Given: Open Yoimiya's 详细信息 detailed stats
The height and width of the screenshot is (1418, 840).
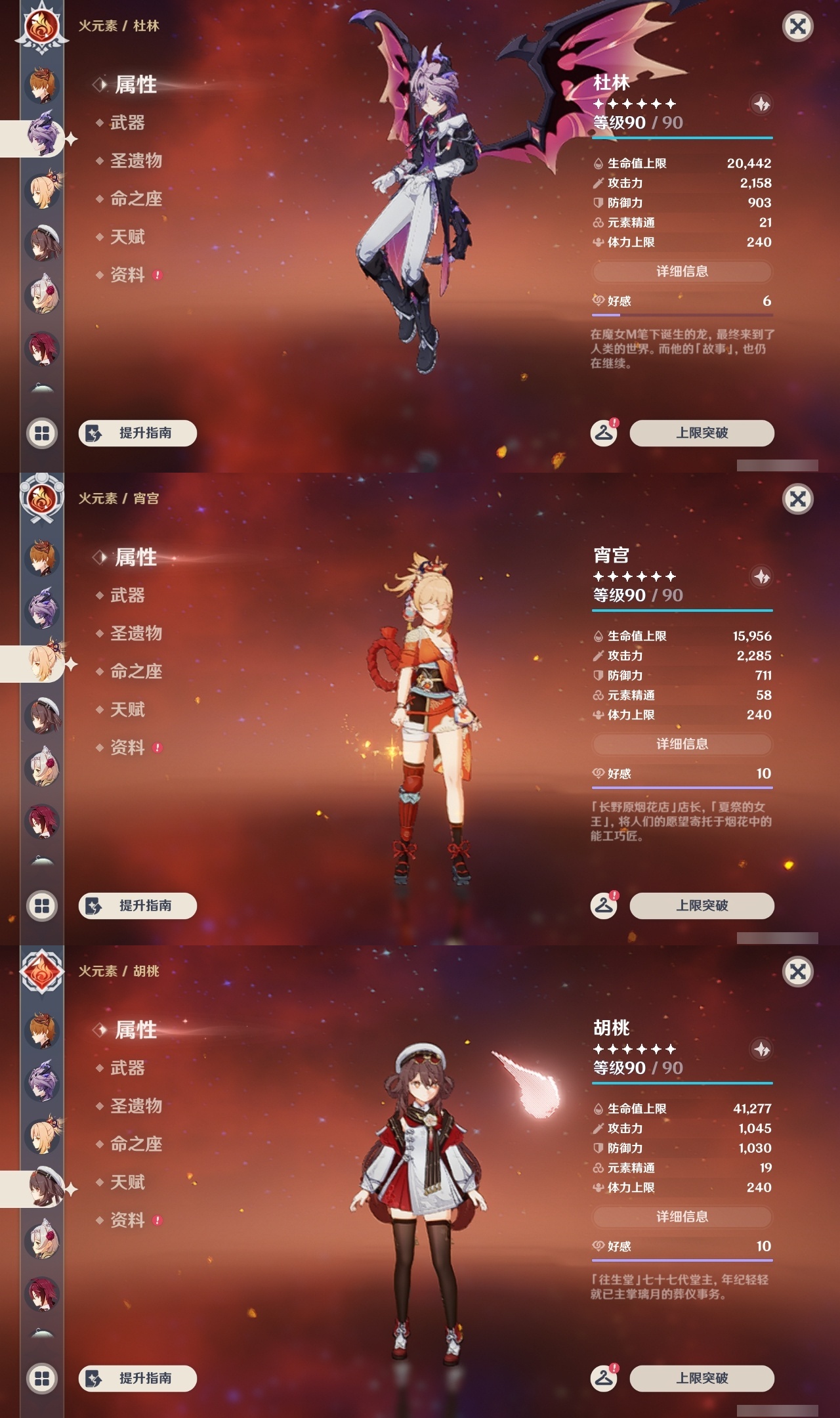Looking at the screenshot, I should 682,744.
